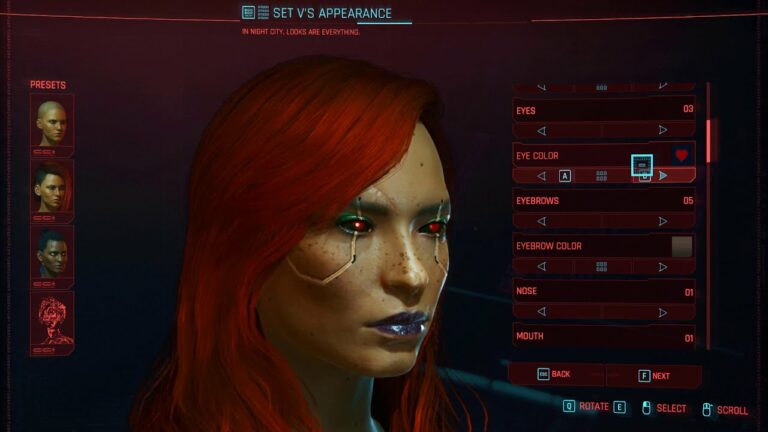Switch to previous Eye Color option
Image resolution: width=768 pixels, height=432 pixels.
coord(542,176)
